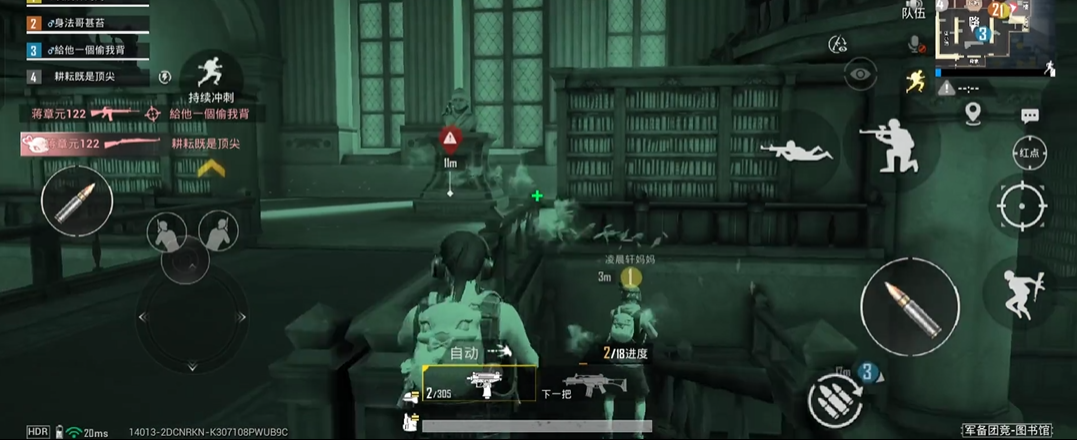Place a marker with the location pin
Image resolution: width=1077 pixels, height=440 pixels.
point(974,112)
